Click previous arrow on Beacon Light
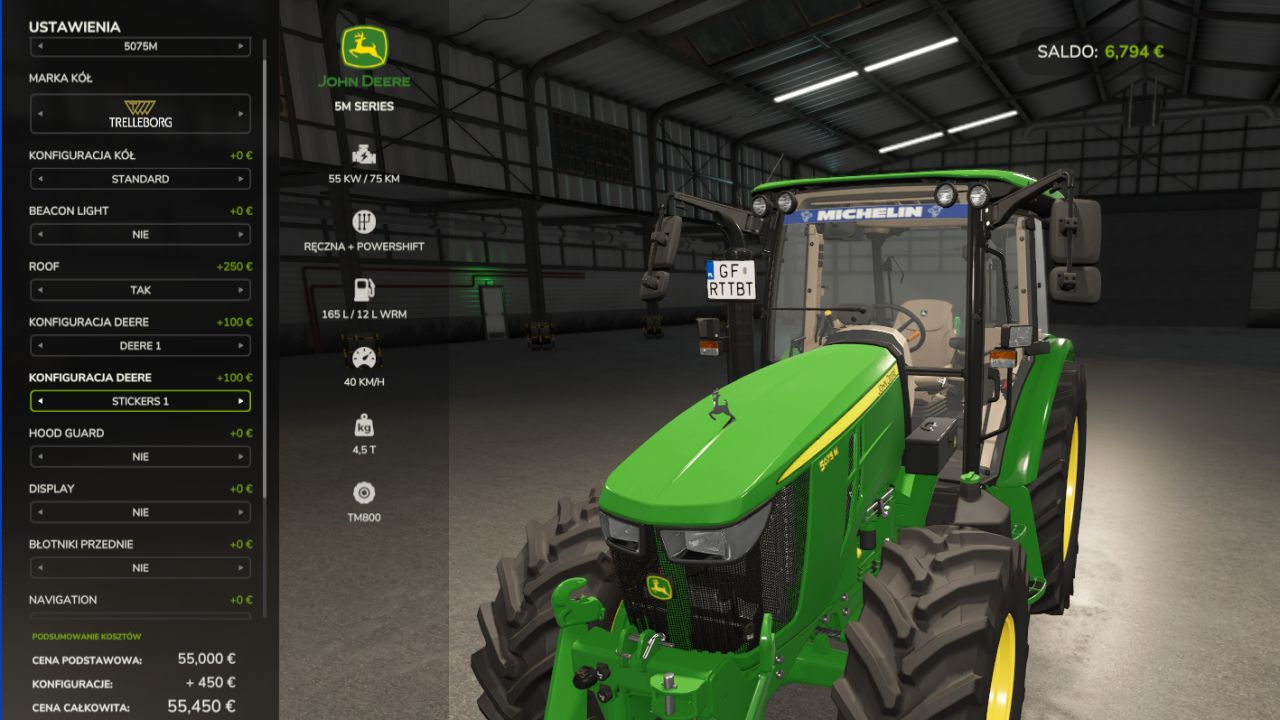This screenshot has height=720, width=1280. click(x=40, y=235)
